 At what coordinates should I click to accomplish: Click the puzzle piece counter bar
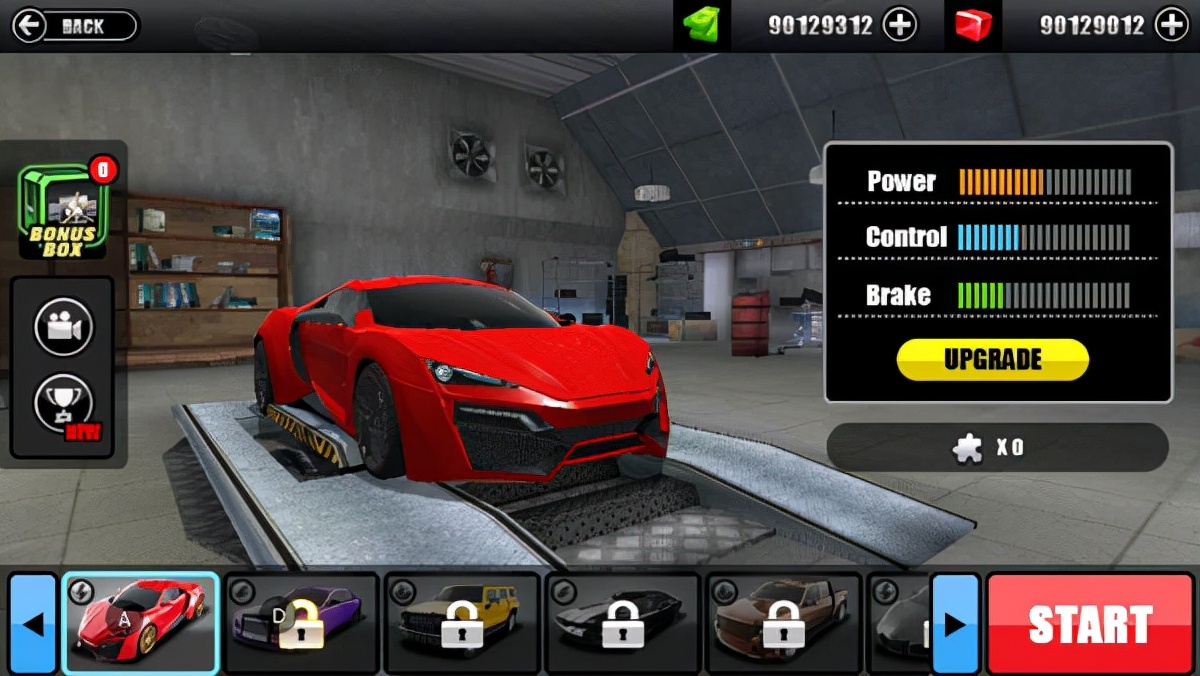[996, 447]
